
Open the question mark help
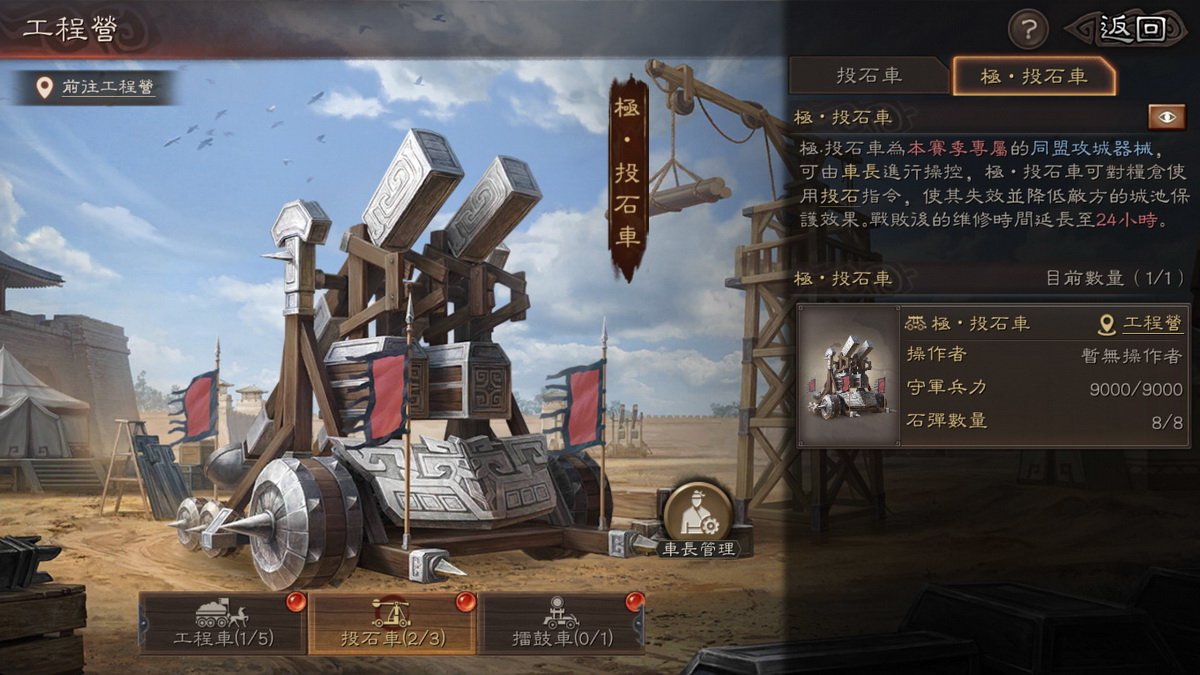click(x=1027, y=29)
